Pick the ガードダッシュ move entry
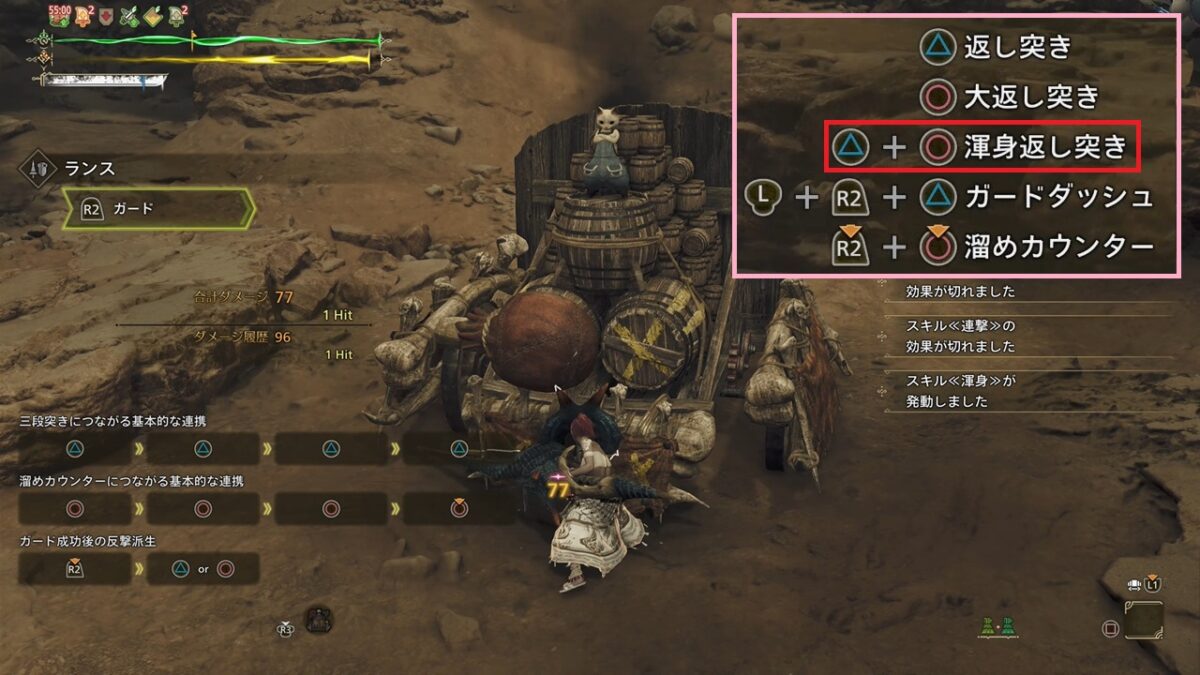 coord(1059,197)
